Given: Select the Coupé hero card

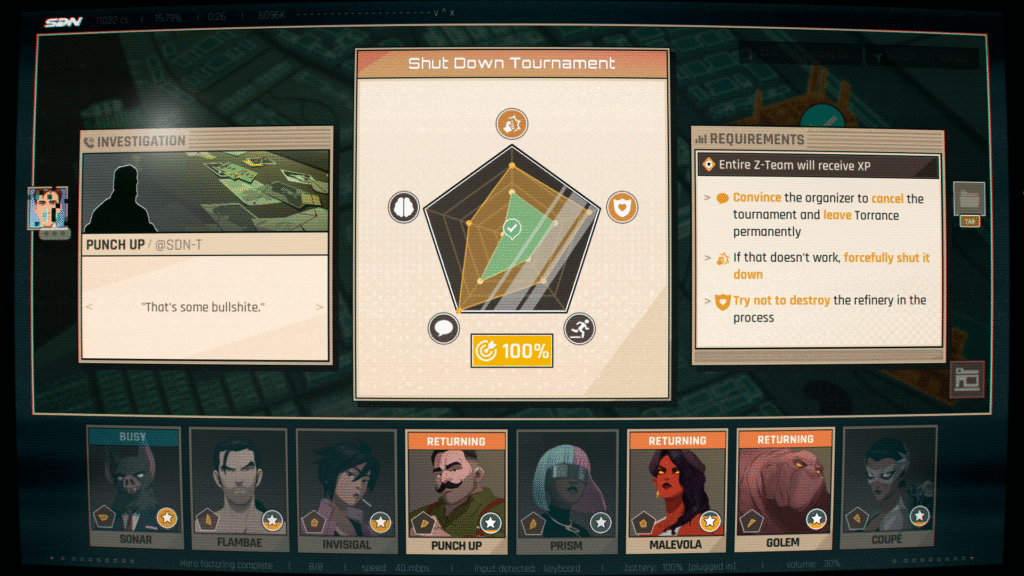Looking at the screenshot, I should pos(888,488).
